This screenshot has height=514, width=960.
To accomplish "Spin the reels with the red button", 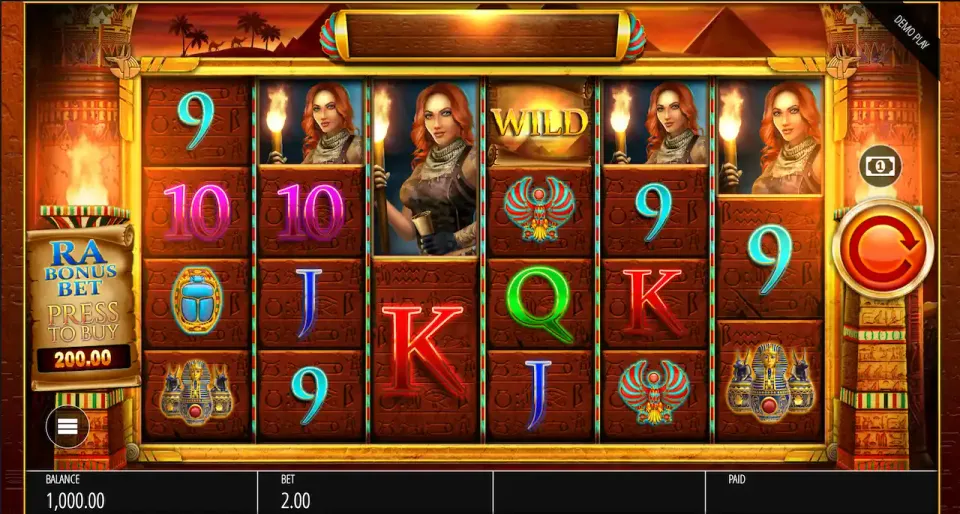I will point(881,247).
